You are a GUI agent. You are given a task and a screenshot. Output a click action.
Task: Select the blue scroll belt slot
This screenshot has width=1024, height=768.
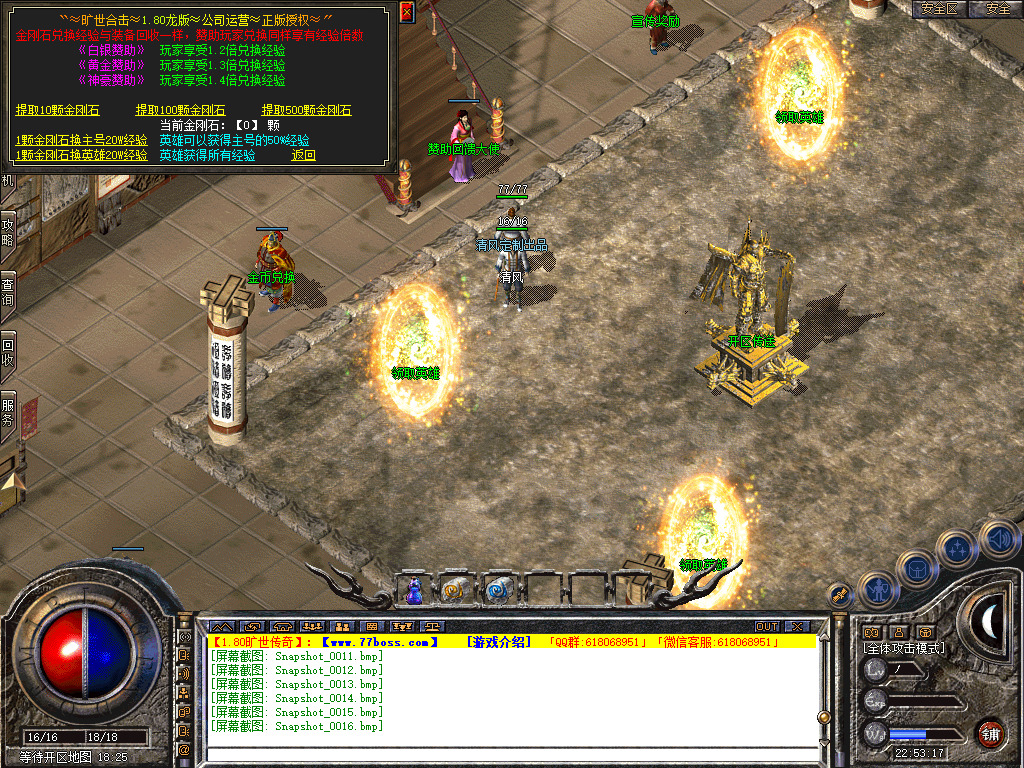click(497, 591)
